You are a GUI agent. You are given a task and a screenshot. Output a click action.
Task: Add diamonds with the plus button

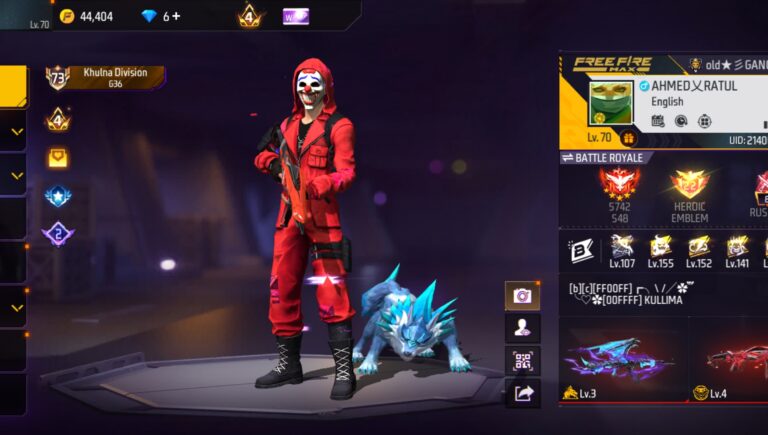(x=177, y=16)
